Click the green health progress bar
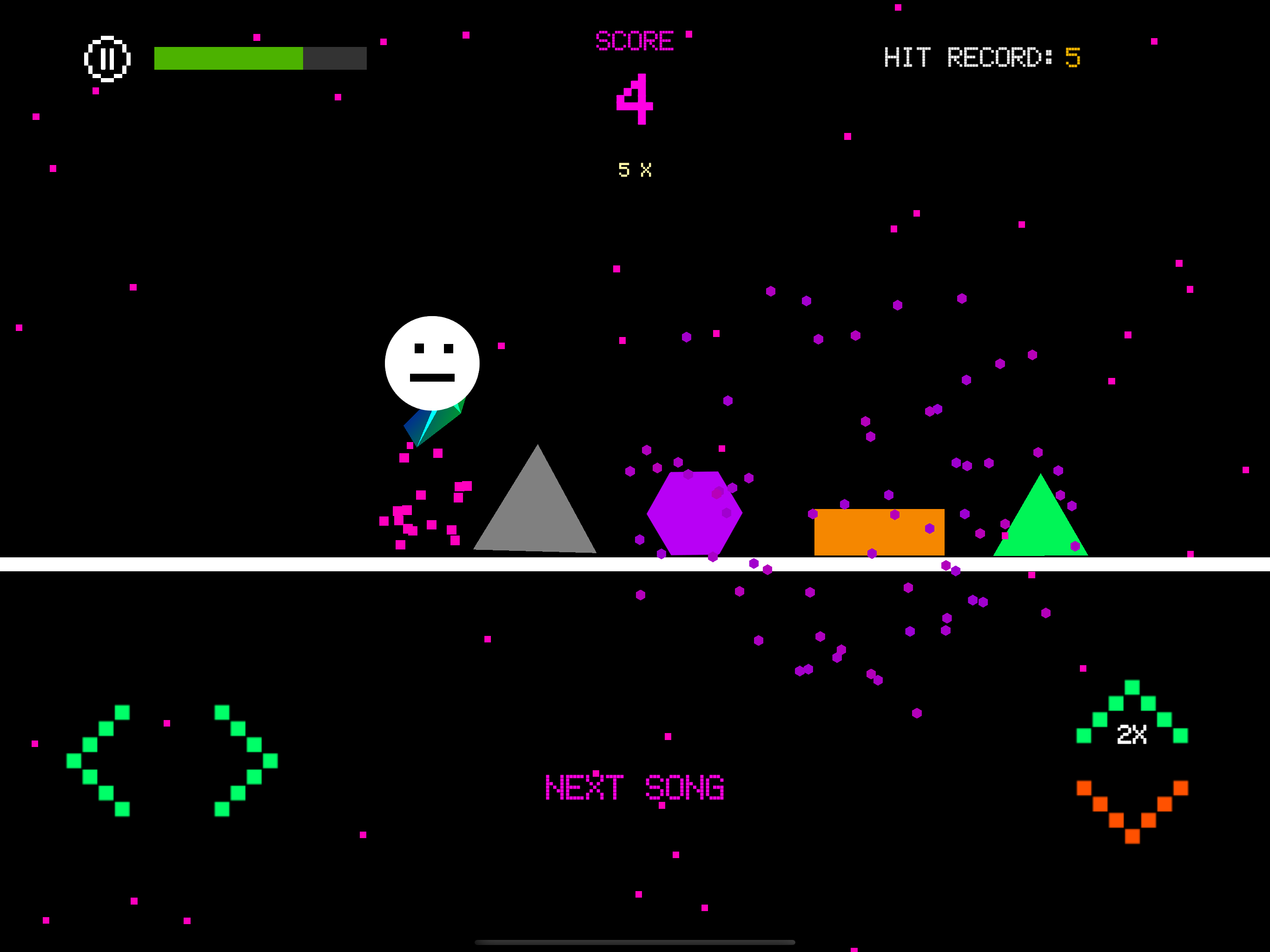 (229, 58)
